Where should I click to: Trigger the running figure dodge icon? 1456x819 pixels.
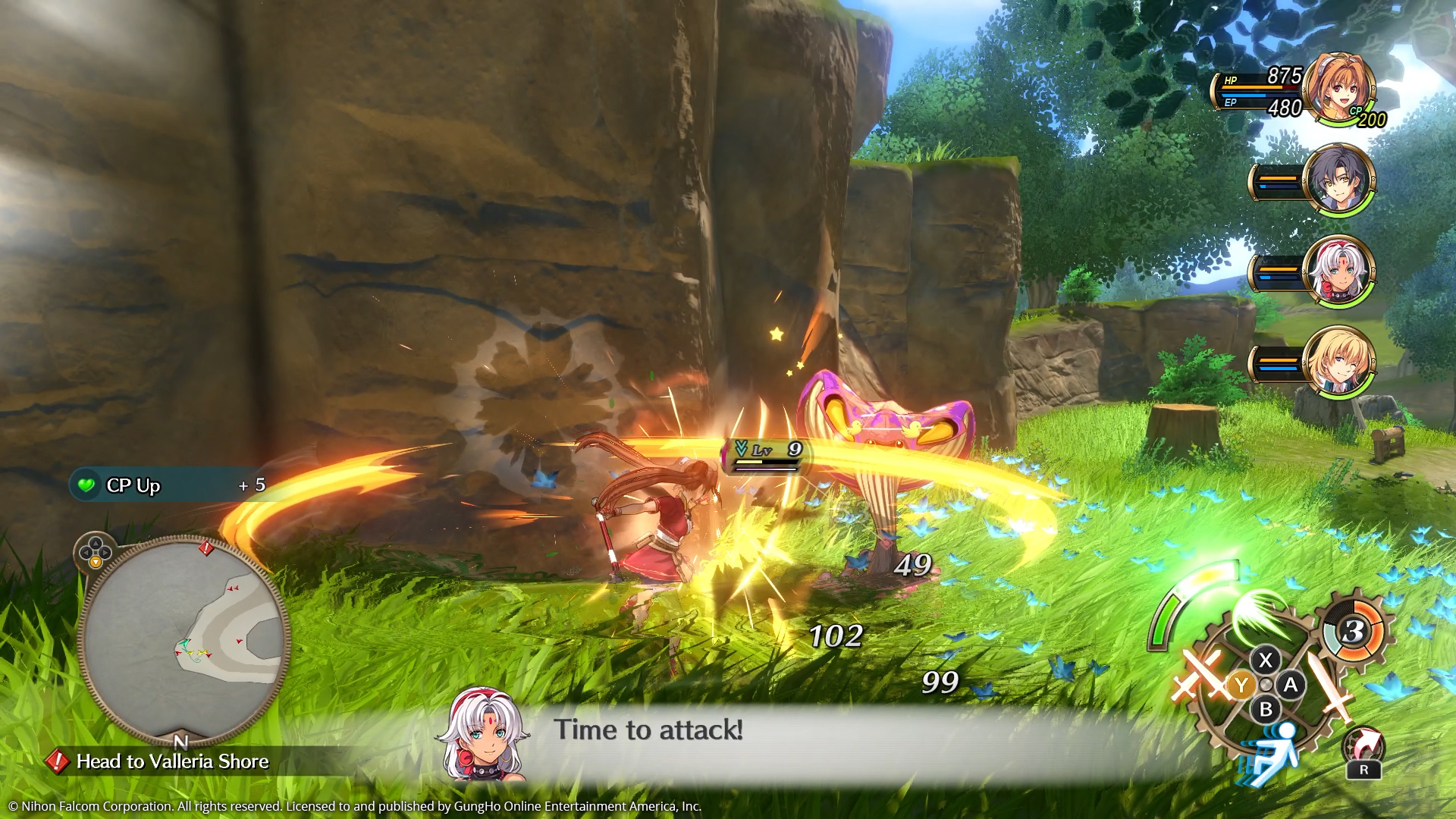coord(1272,752)
